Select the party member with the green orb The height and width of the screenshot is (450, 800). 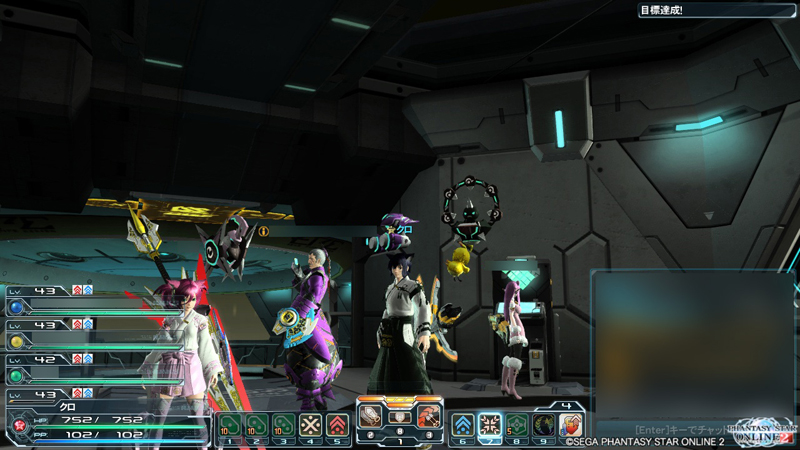pyautogui.click(x=17, y=374)
